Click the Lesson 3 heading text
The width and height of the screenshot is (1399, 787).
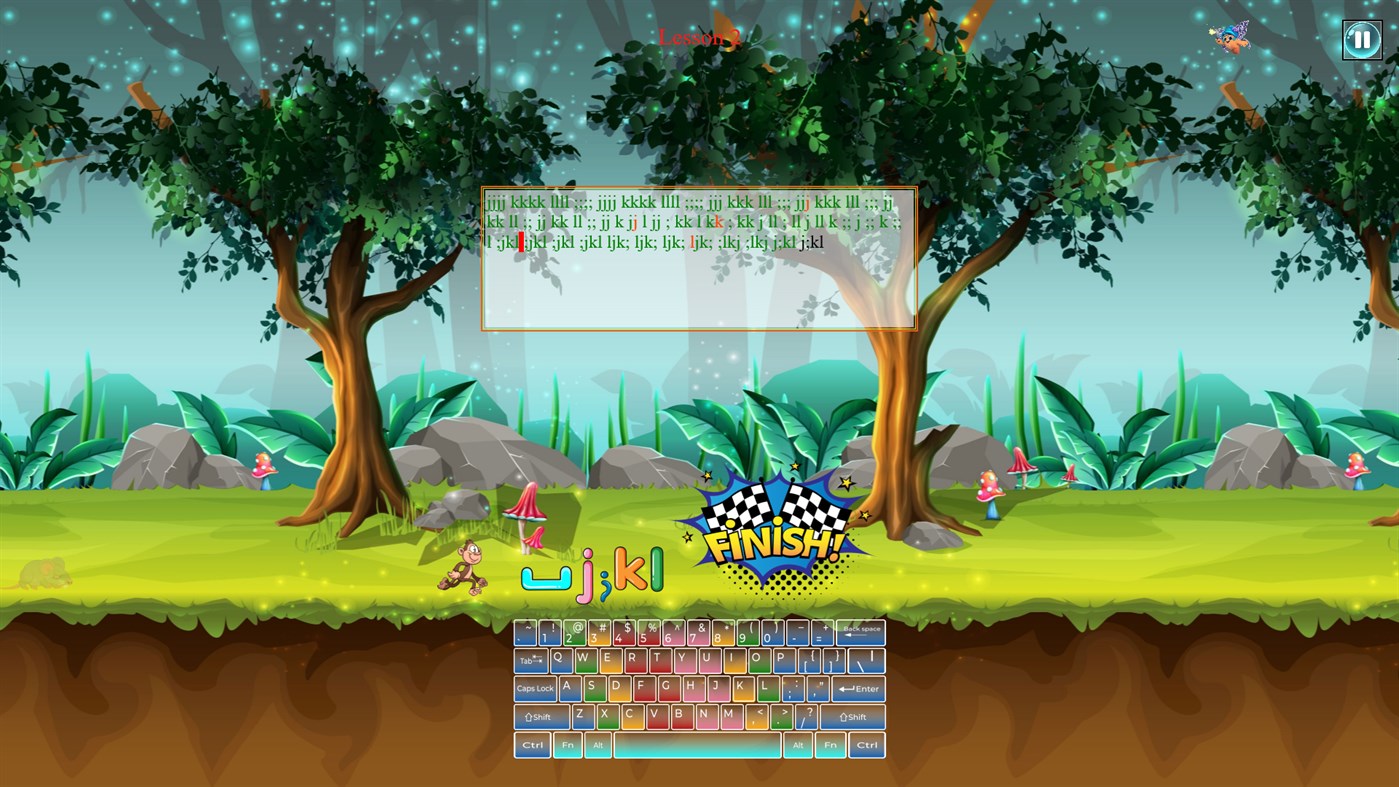(699, 38)
